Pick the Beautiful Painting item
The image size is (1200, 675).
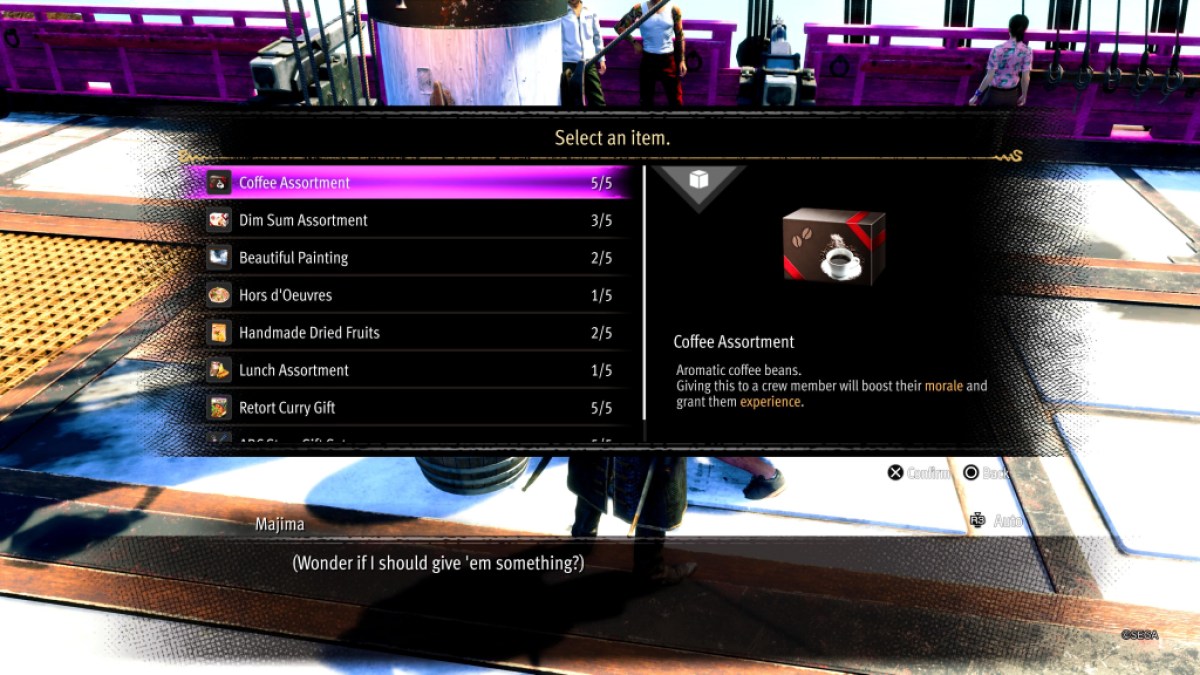coord(410,258)
